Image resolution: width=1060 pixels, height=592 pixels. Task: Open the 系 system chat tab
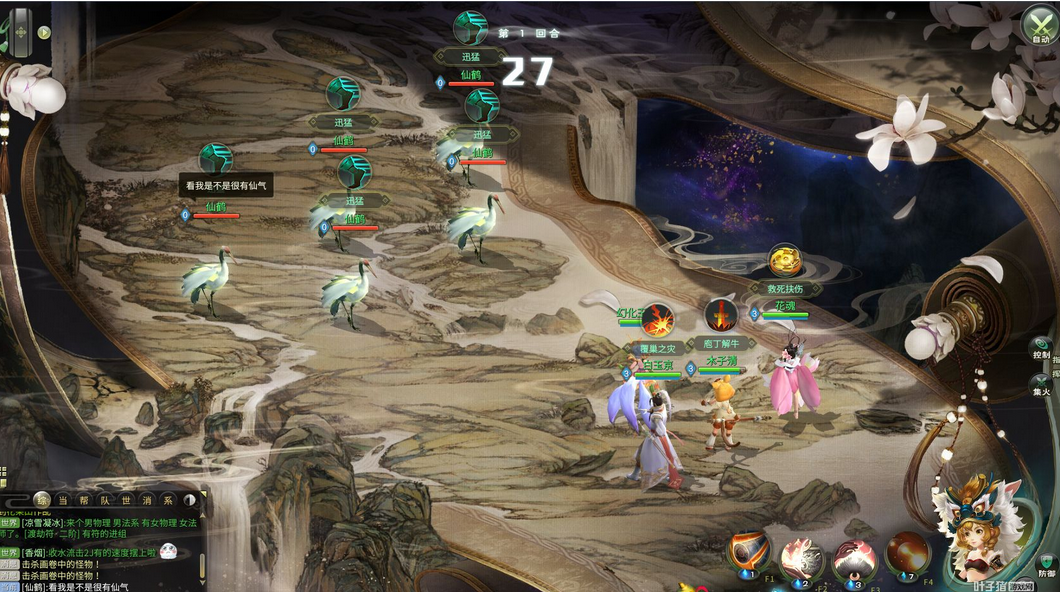[x=168, y=500]
